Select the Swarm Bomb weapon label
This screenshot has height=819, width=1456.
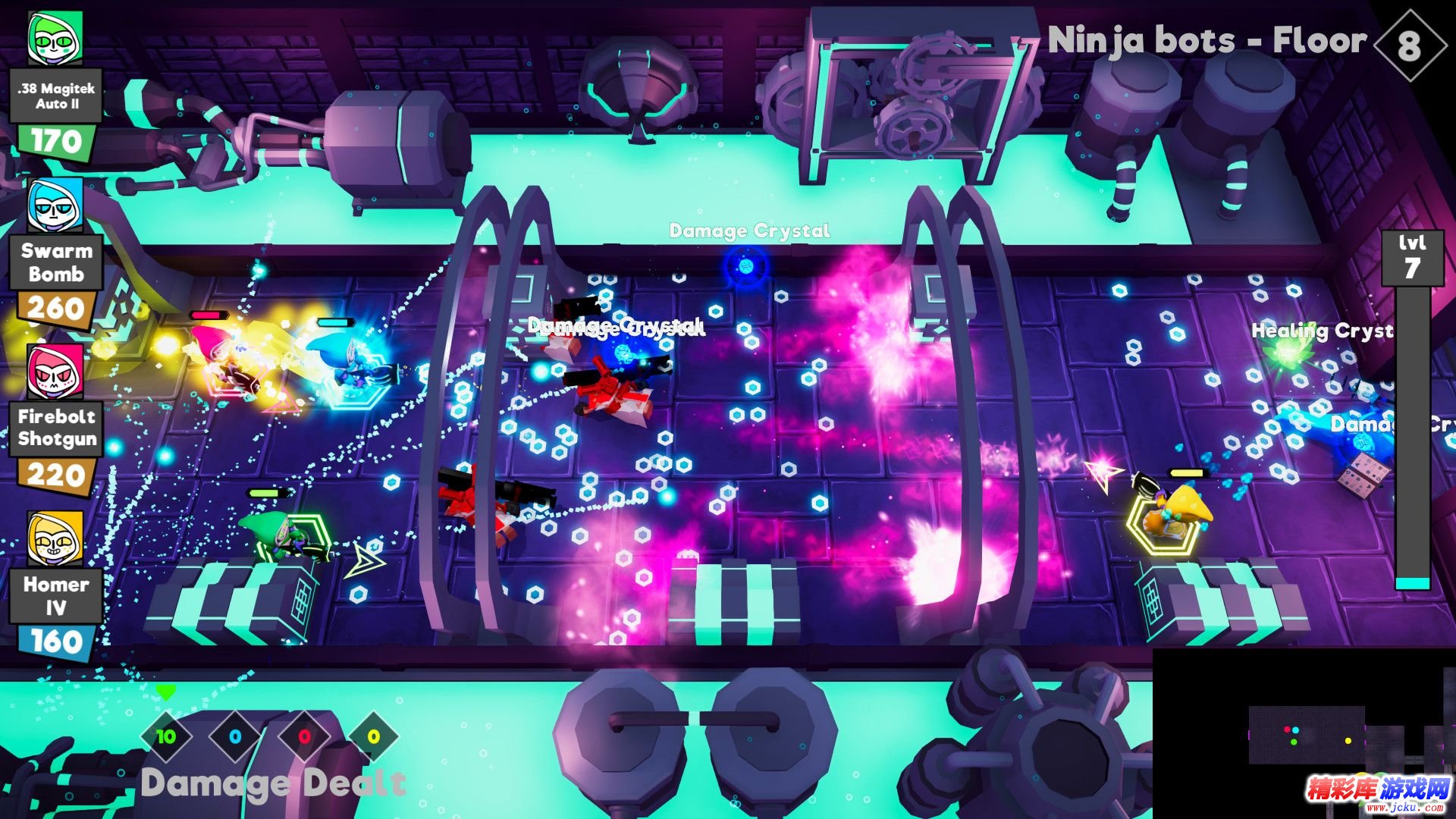pos(57,262)
